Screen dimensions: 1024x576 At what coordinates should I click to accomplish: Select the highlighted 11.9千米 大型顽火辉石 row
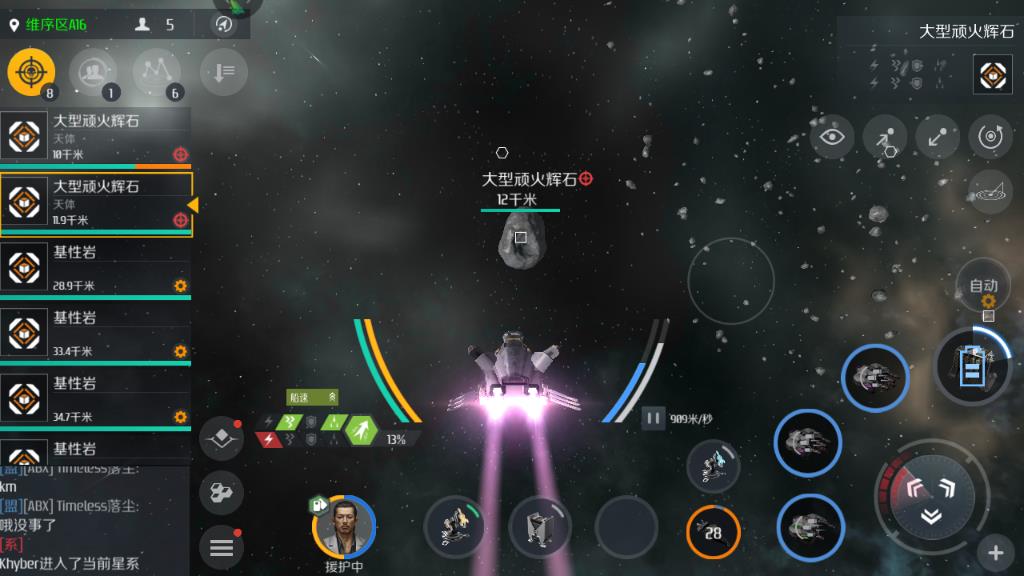(95, 203)
